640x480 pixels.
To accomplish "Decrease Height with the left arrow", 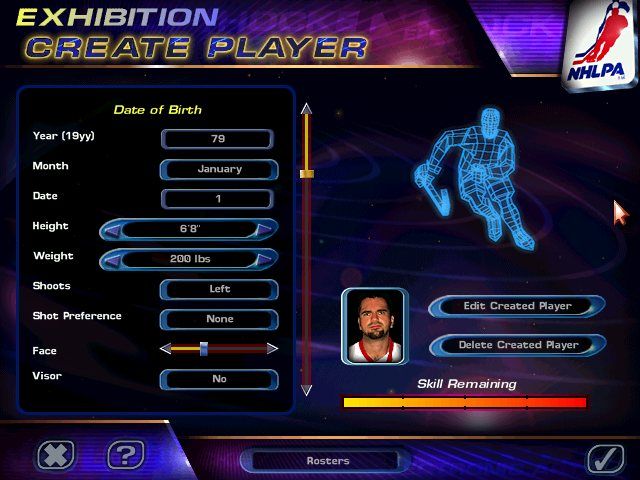I will tap(113, 229).
